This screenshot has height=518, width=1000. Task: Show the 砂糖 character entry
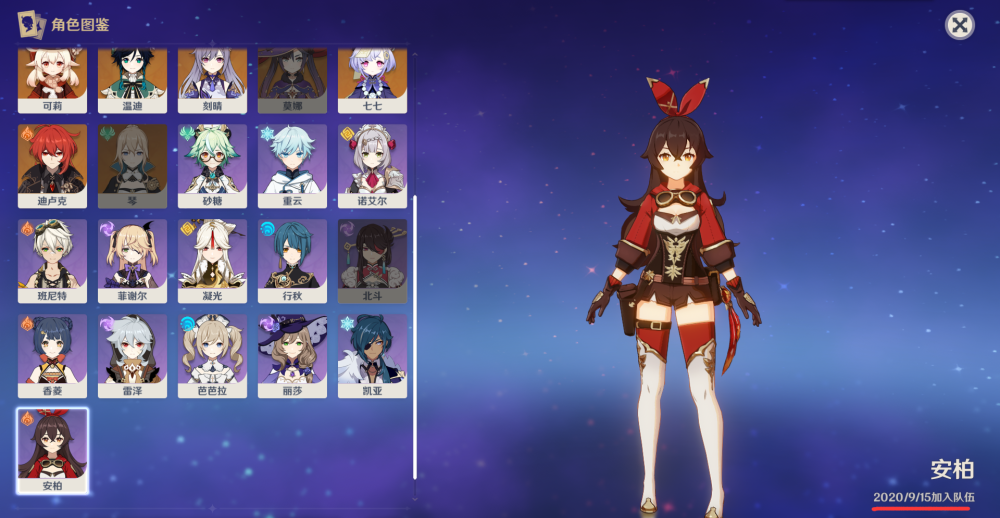point(212,165)
